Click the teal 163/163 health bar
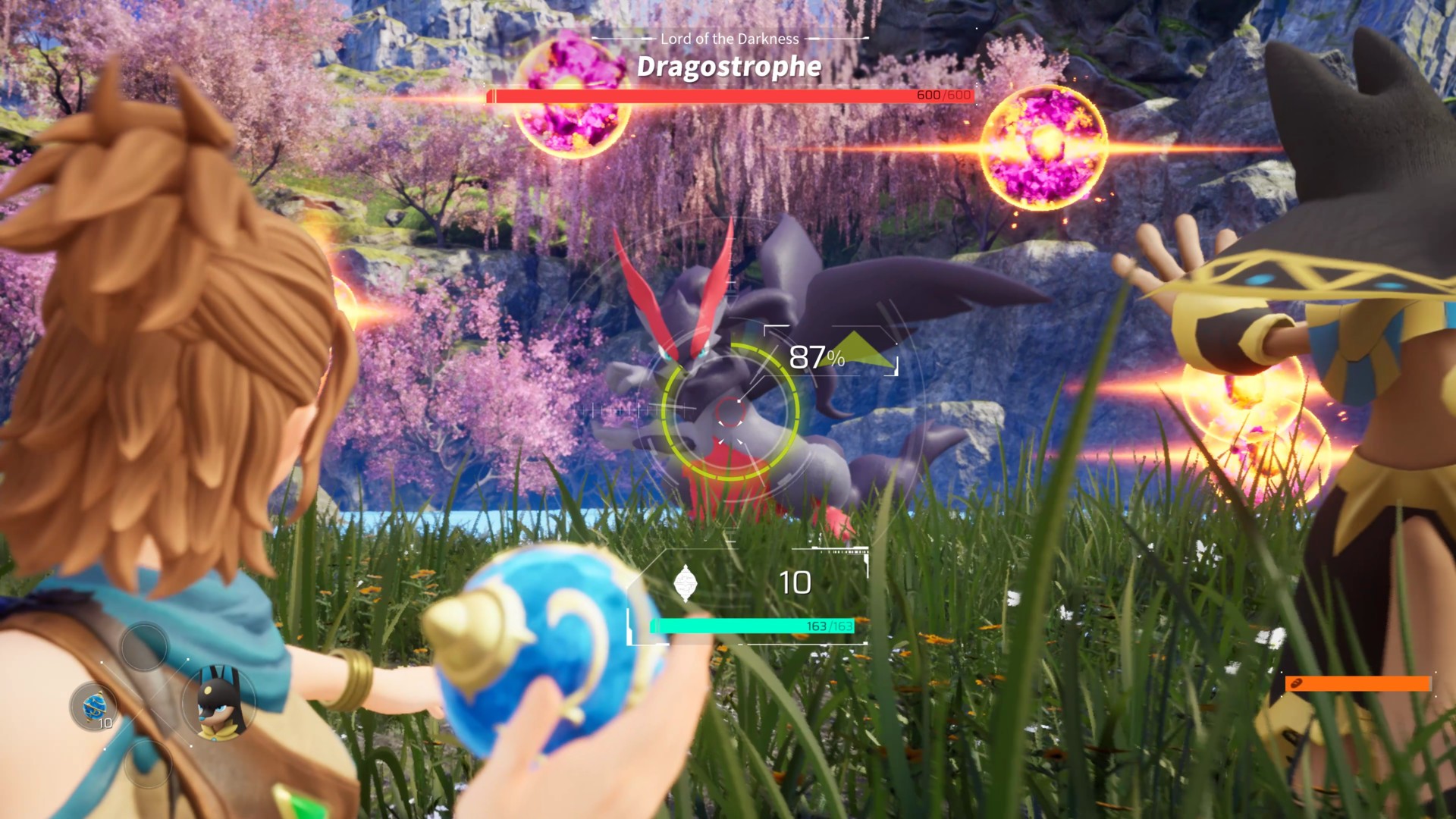This screenshot has height=819, width=1456. tap(753, 626)
